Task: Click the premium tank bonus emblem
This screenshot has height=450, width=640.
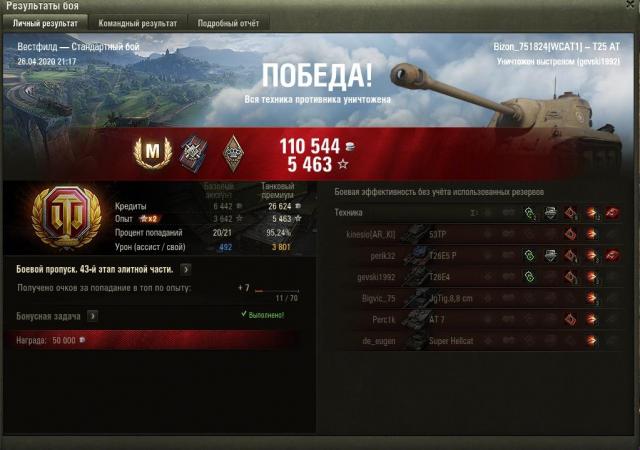Action: [x=66, y=216]
